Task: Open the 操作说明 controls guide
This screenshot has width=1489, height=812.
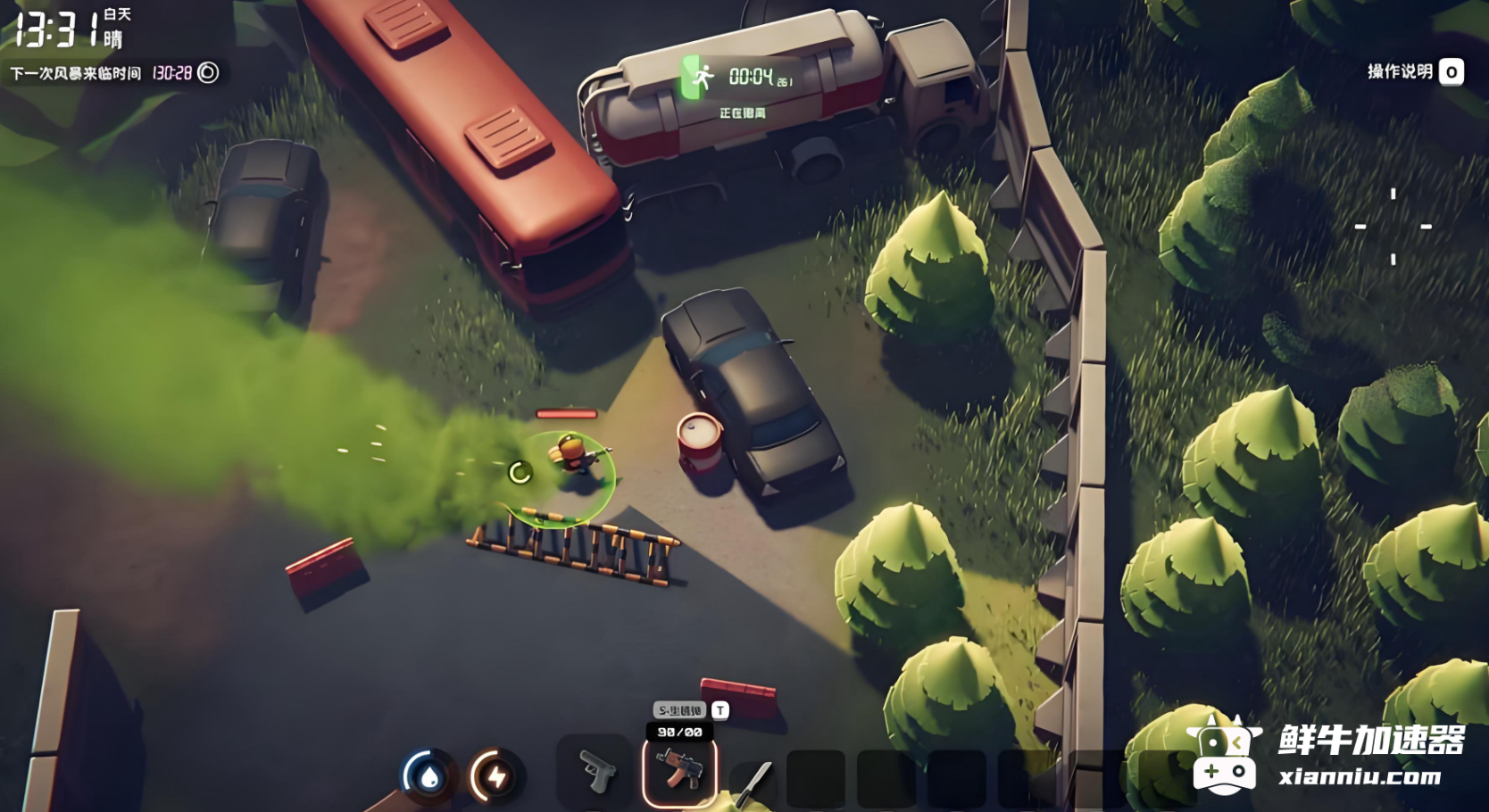Action: point(1415,71)
